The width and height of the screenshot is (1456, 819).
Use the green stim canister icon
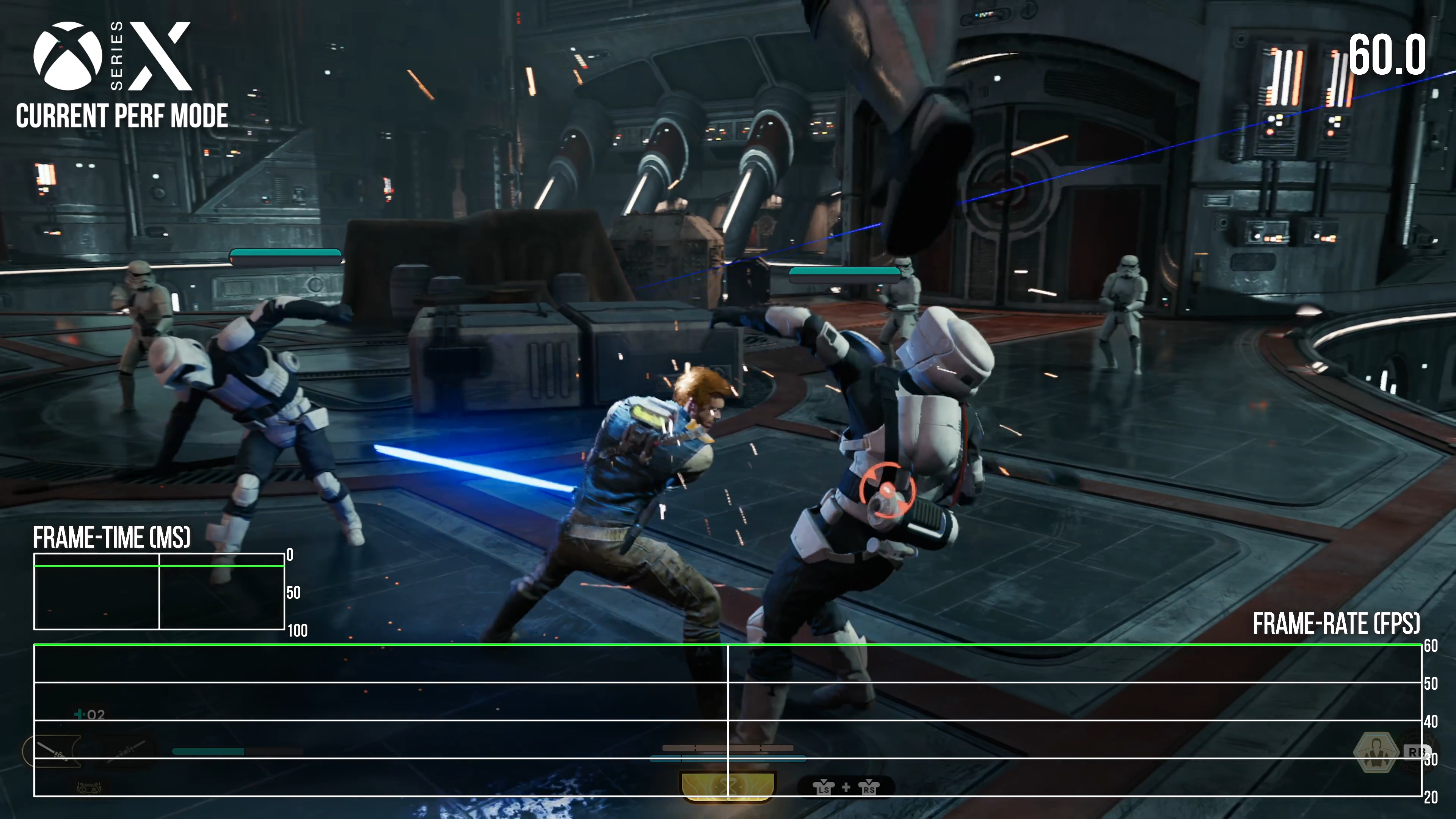tap(79, 714)
